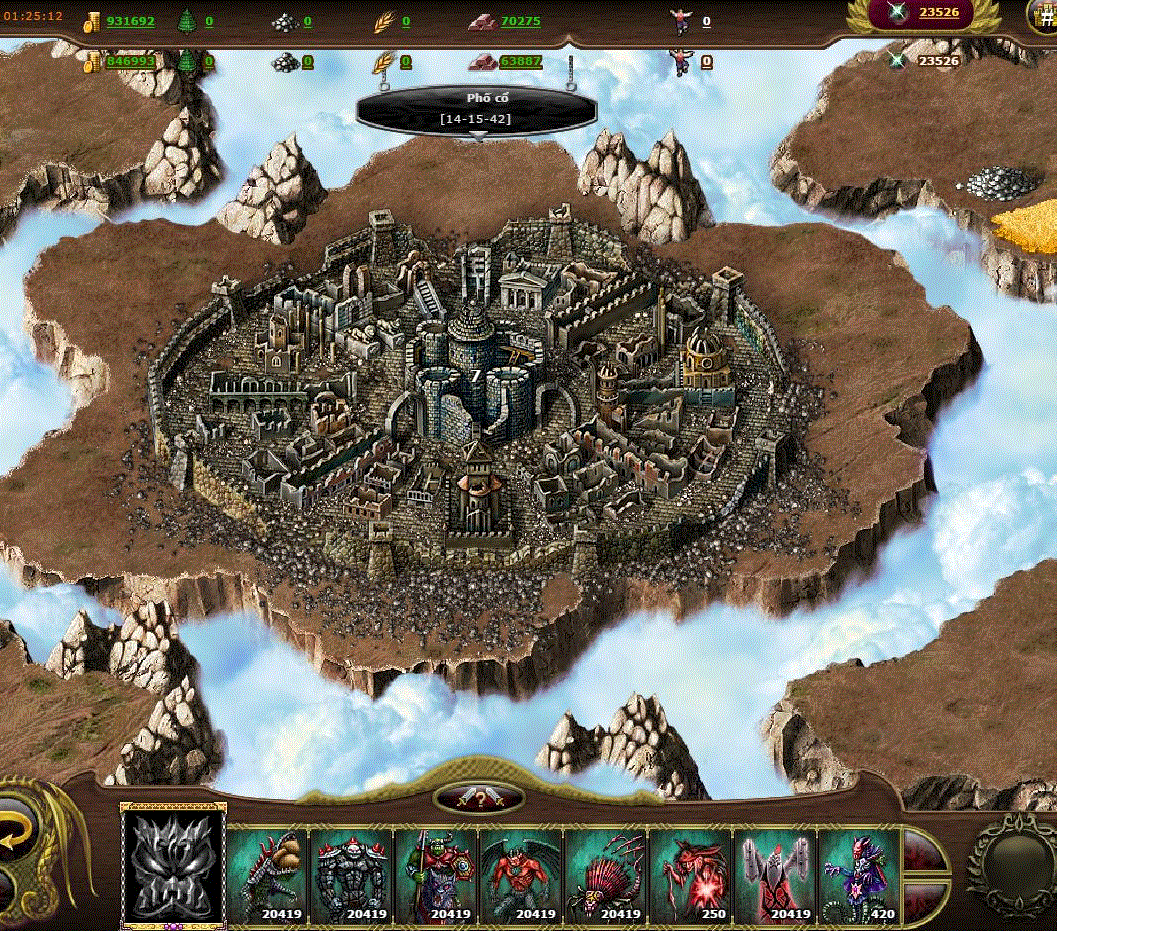
Task: Click the golden curved back arrow button
Action: point(17,831)
